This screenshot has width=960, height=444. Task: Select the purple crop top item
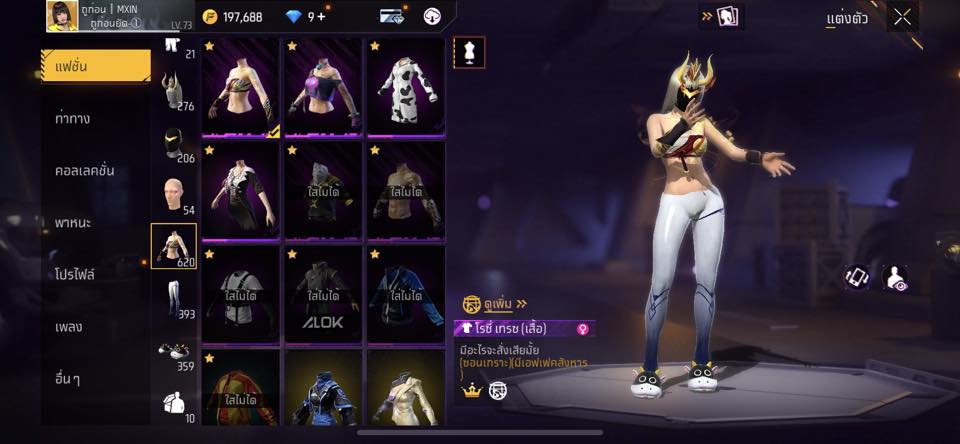click(x=323, y=86)
